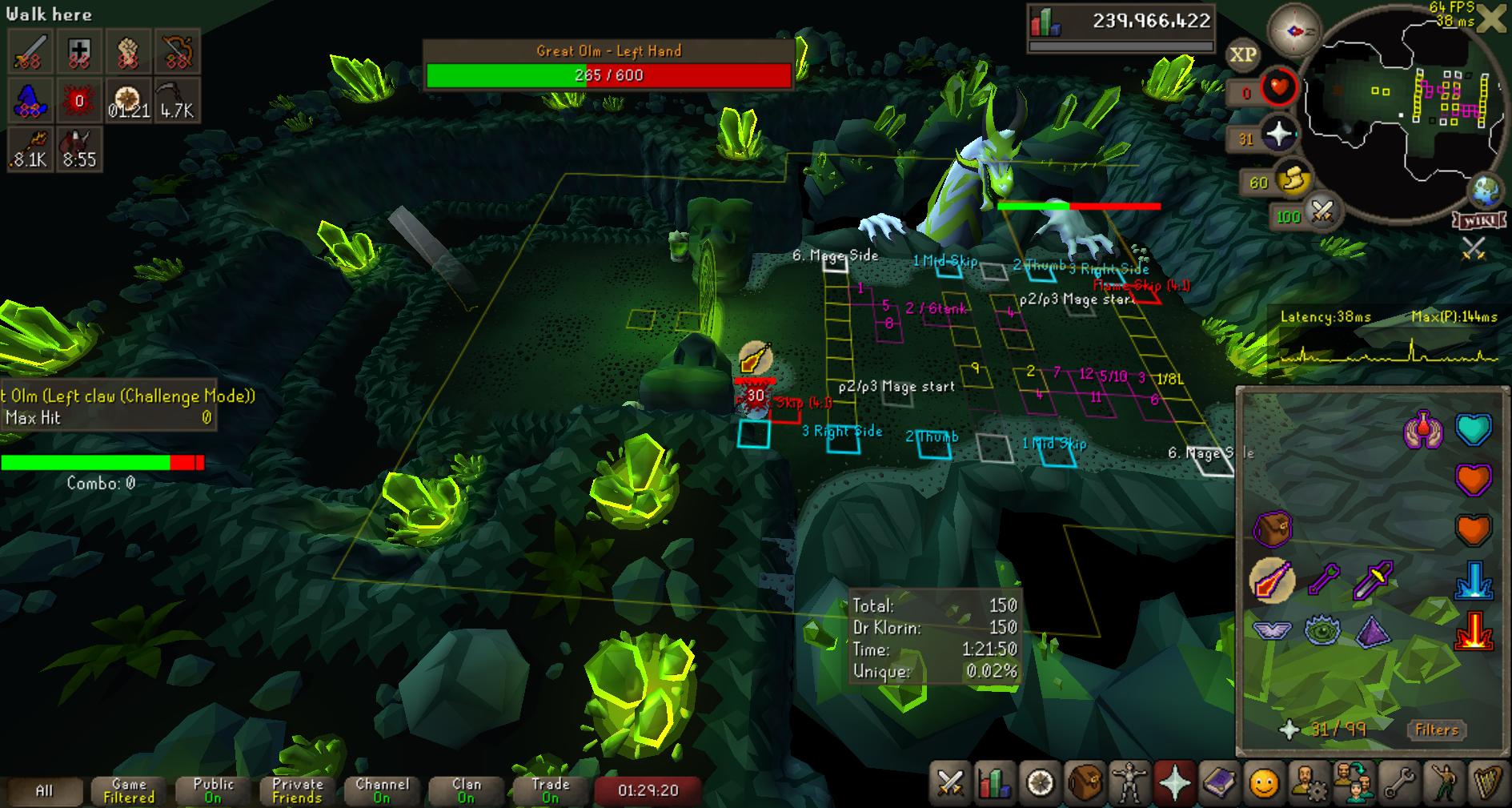Open the Worn Equipment tab

(x=1129, y=783)
